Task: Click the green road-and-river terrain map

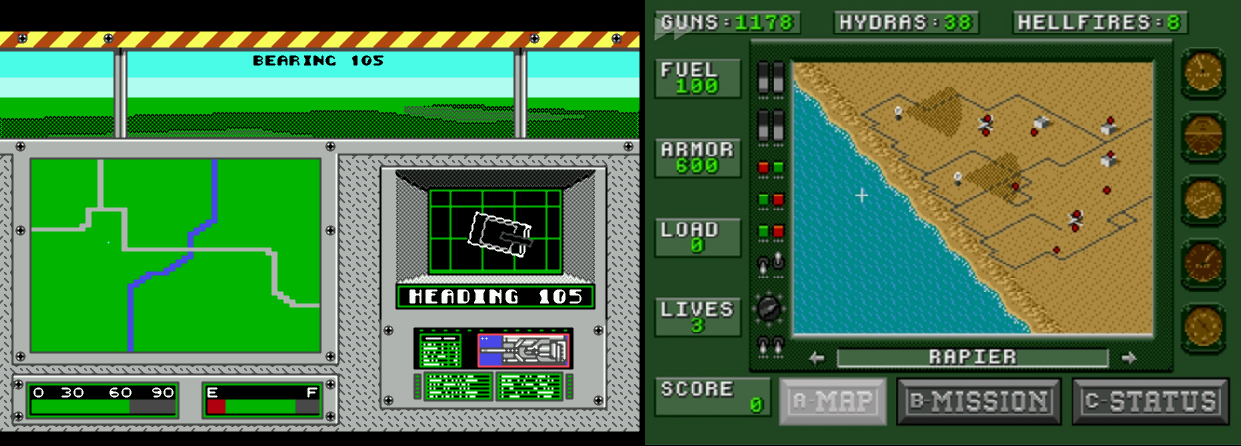Action: (175, 255)
